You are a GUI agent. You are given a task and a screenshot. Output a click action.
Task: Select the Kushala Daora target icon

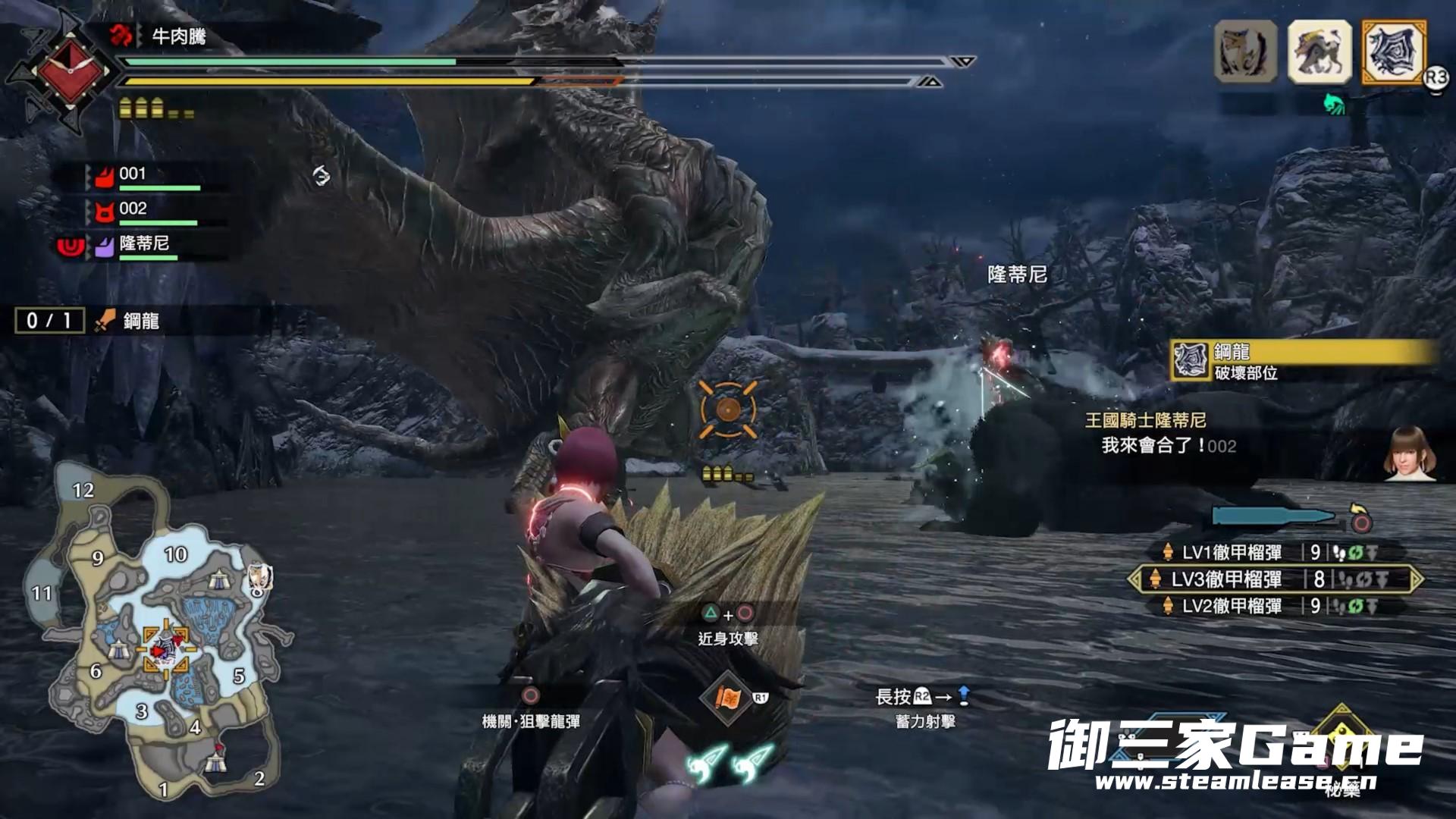(1394, 52)
